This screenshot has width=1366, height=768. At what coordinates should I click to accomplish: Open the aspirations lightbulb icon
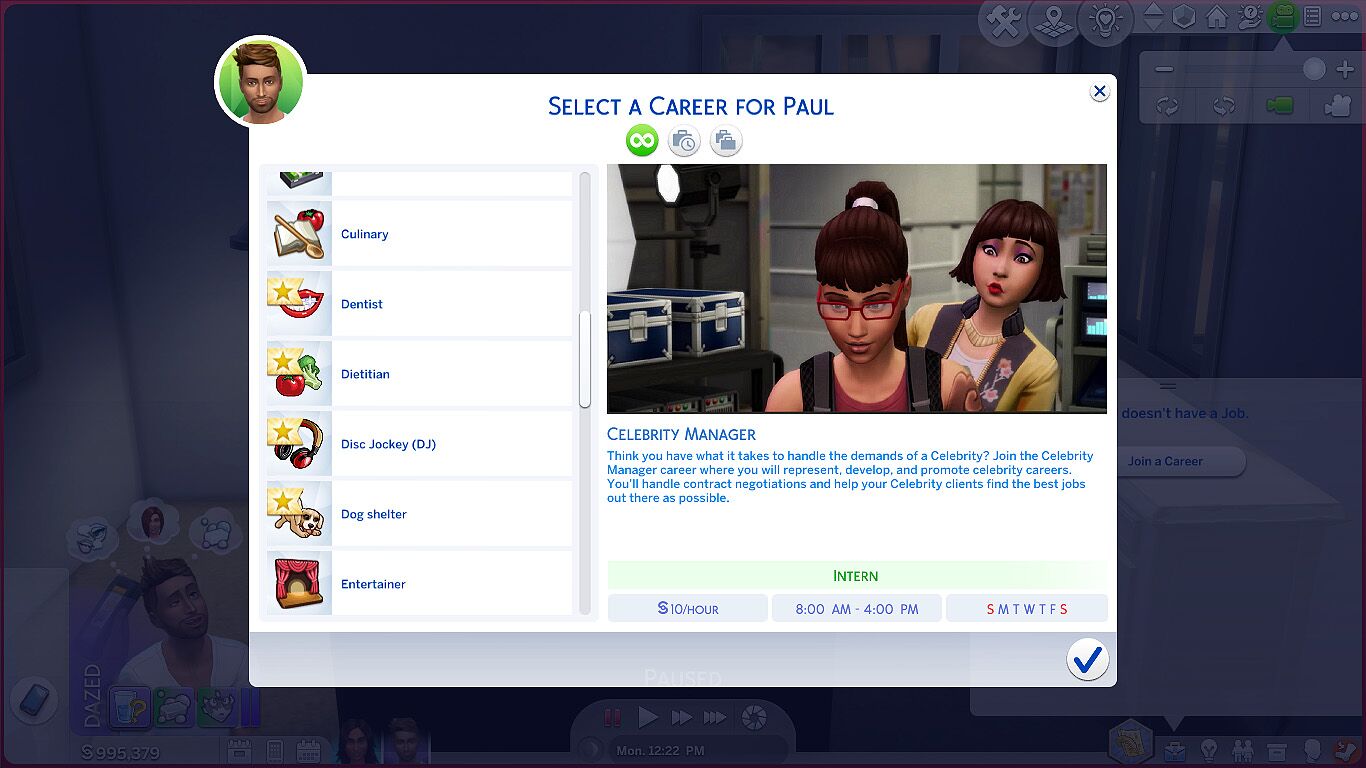[x=1210, y=752]
